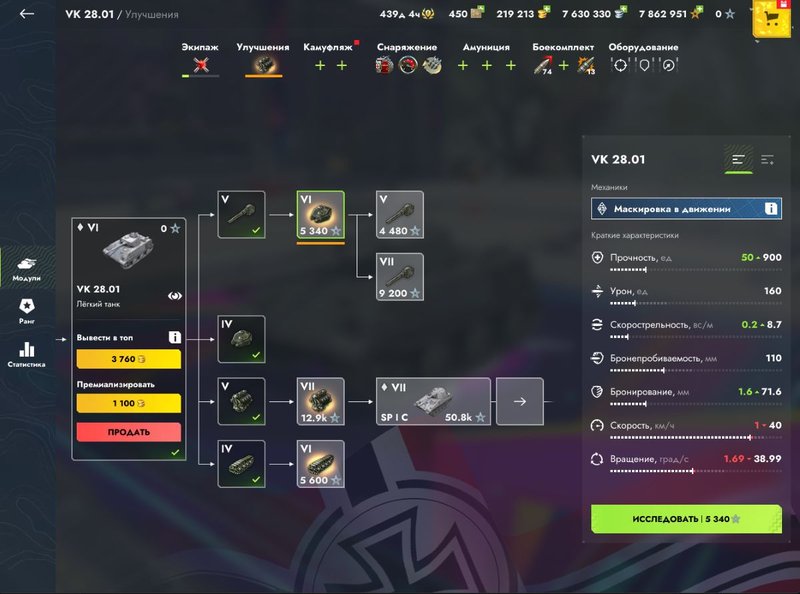
Task: Show info on Маскировка в движении mechanic
Action: (x=771, y=208)
